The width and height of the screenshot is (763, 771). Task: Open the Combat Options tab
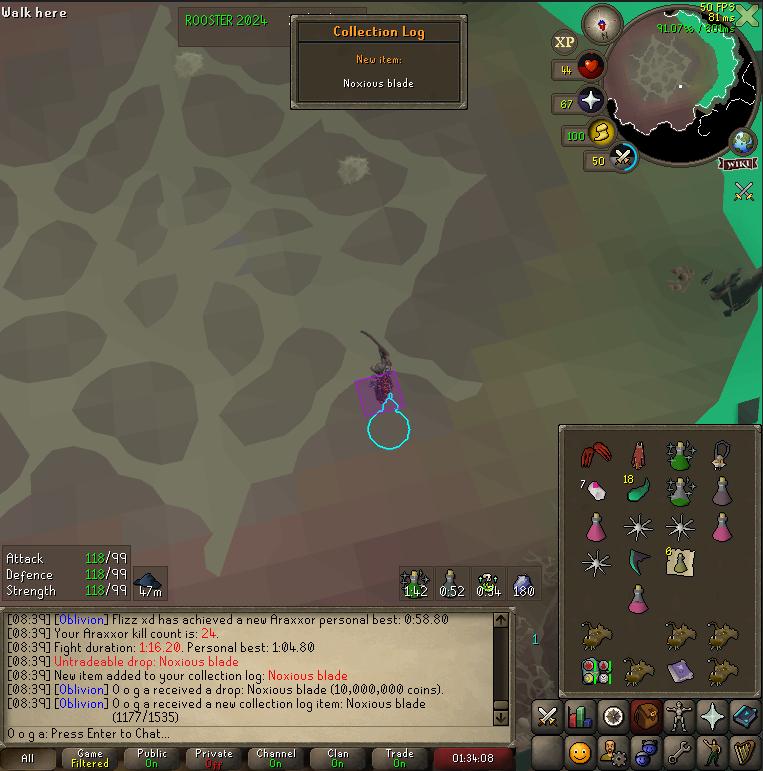(x=548, y=716)
